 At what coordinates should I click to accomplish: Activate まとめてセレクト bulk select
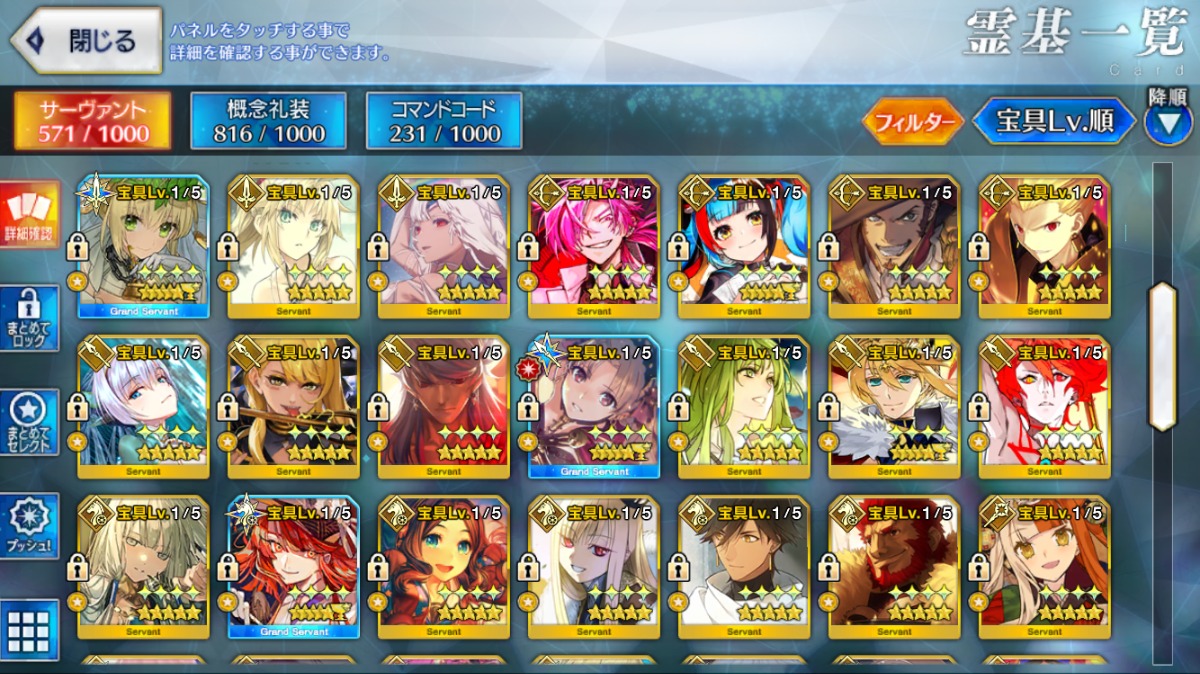30,422
